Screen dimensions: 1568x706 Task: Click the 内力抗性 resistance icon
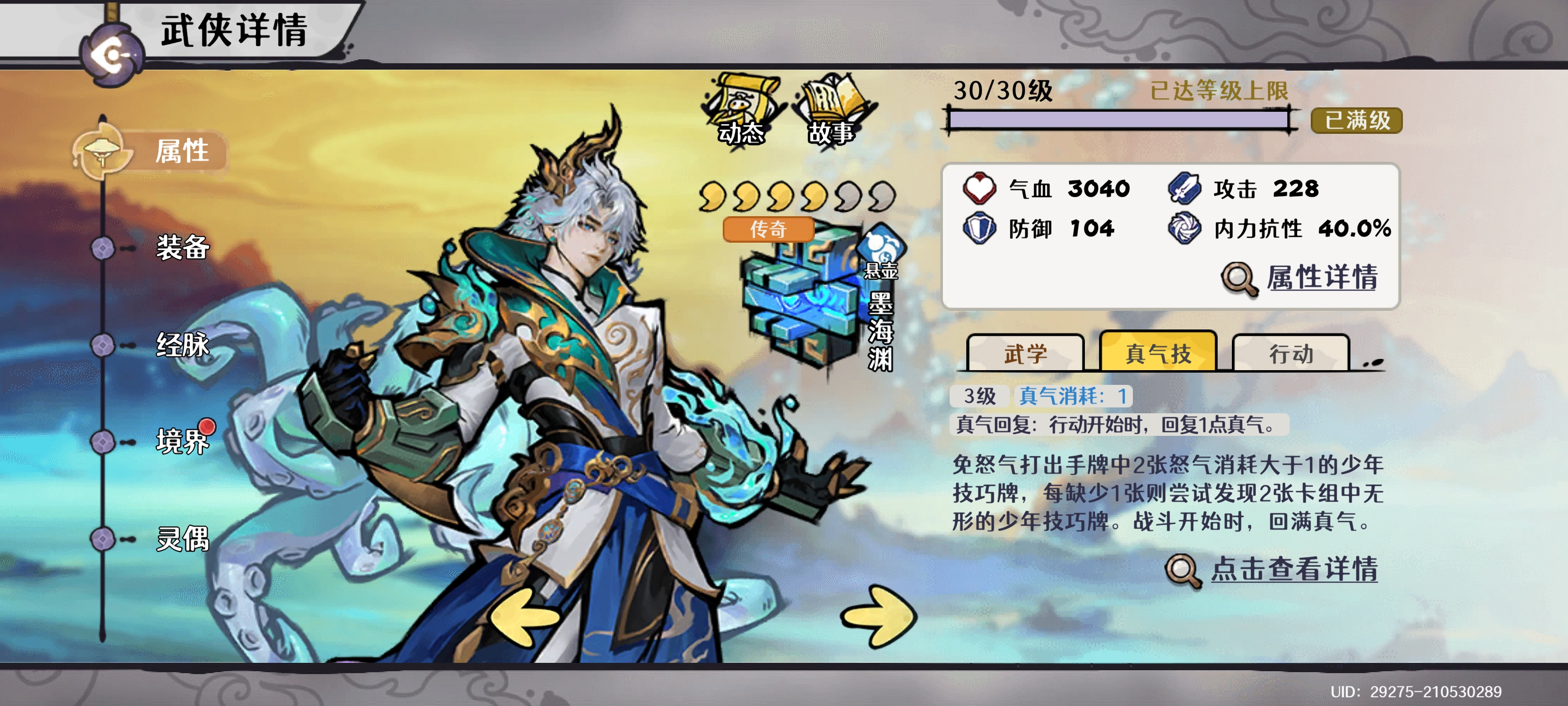[x=1189, y=229]
